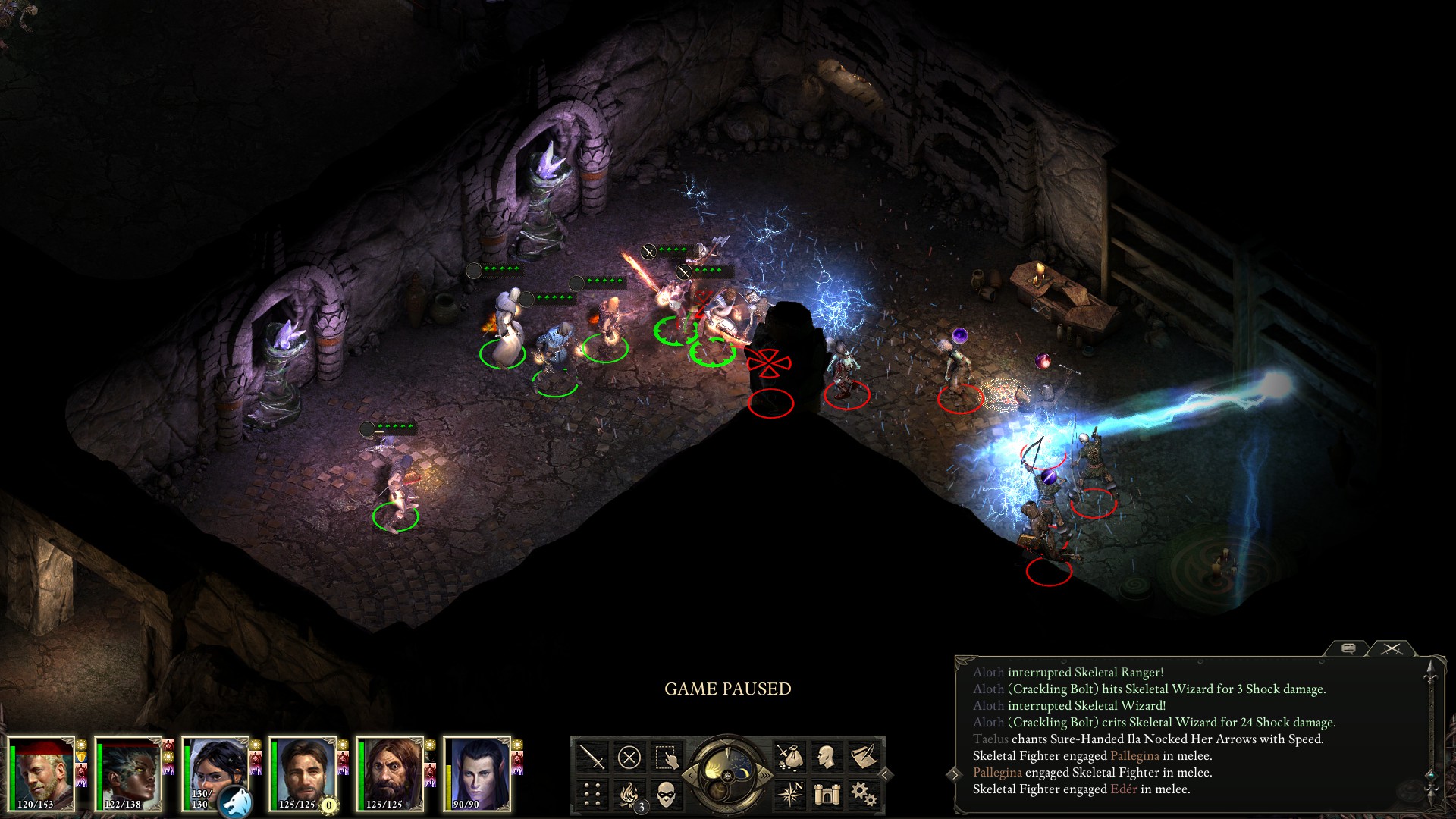1456x819 pixels.
Task: Open the area map compass icon
Action: pos(789,794)
